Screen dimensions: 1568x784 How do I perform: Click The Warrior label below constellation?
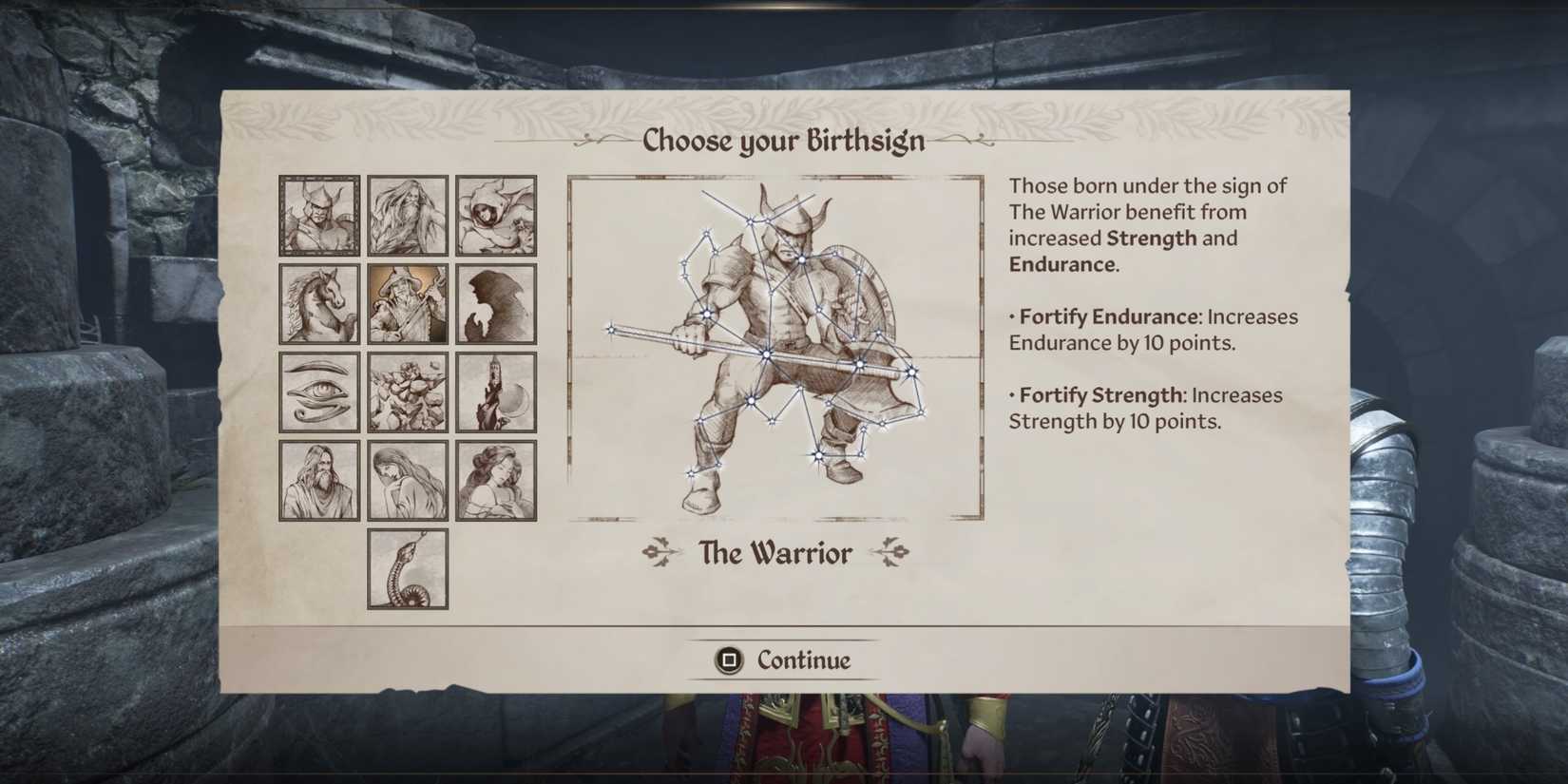pos(774,553)
